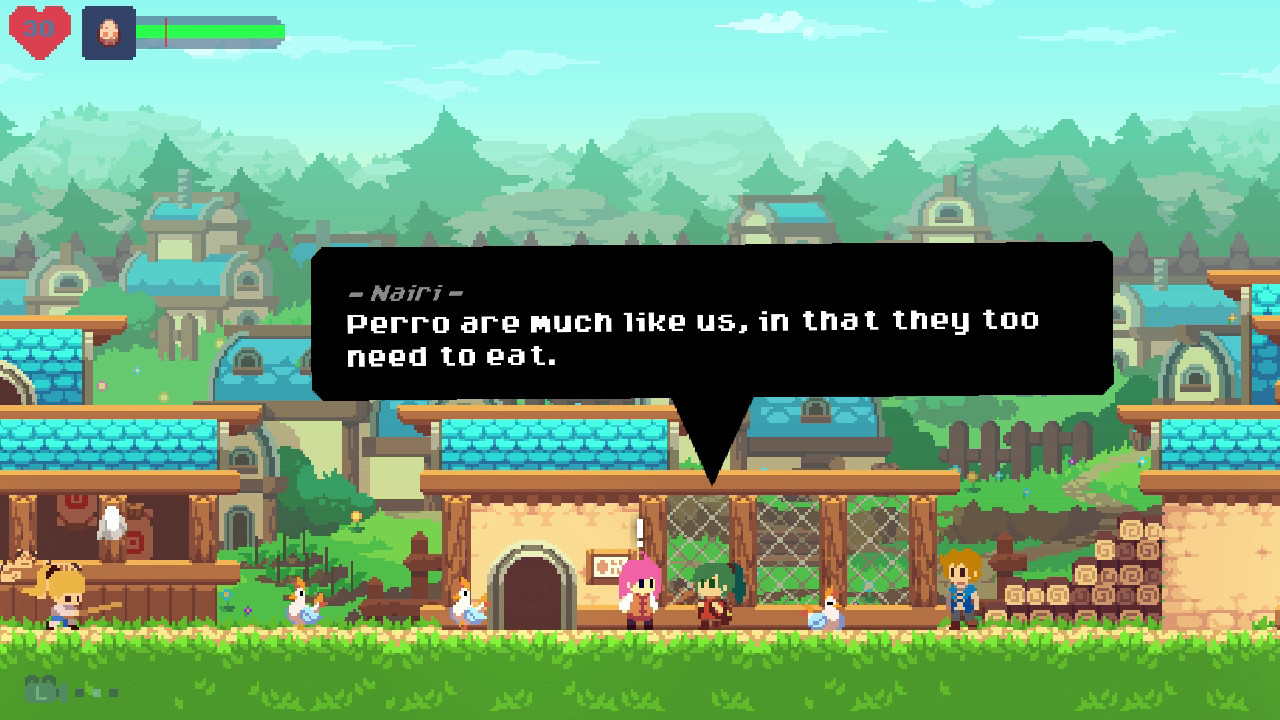Click the speech bubble tail pointing at Nairi
The width and height of the screenshot is (1280, 720).
click(x=713, y=455)
